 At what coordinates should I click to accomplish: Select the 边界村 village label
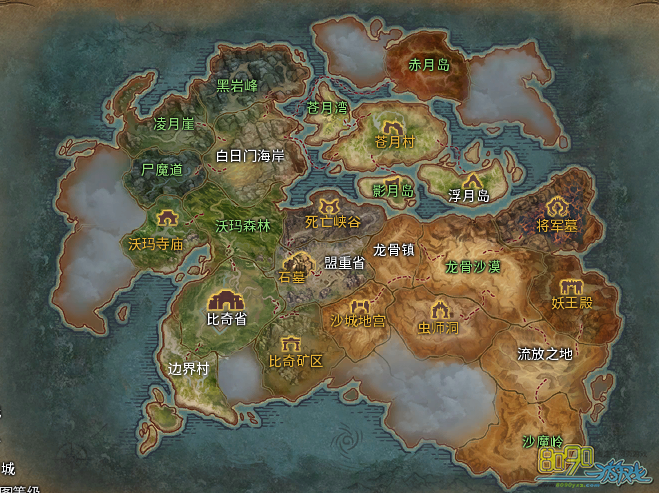coord(188,367)
